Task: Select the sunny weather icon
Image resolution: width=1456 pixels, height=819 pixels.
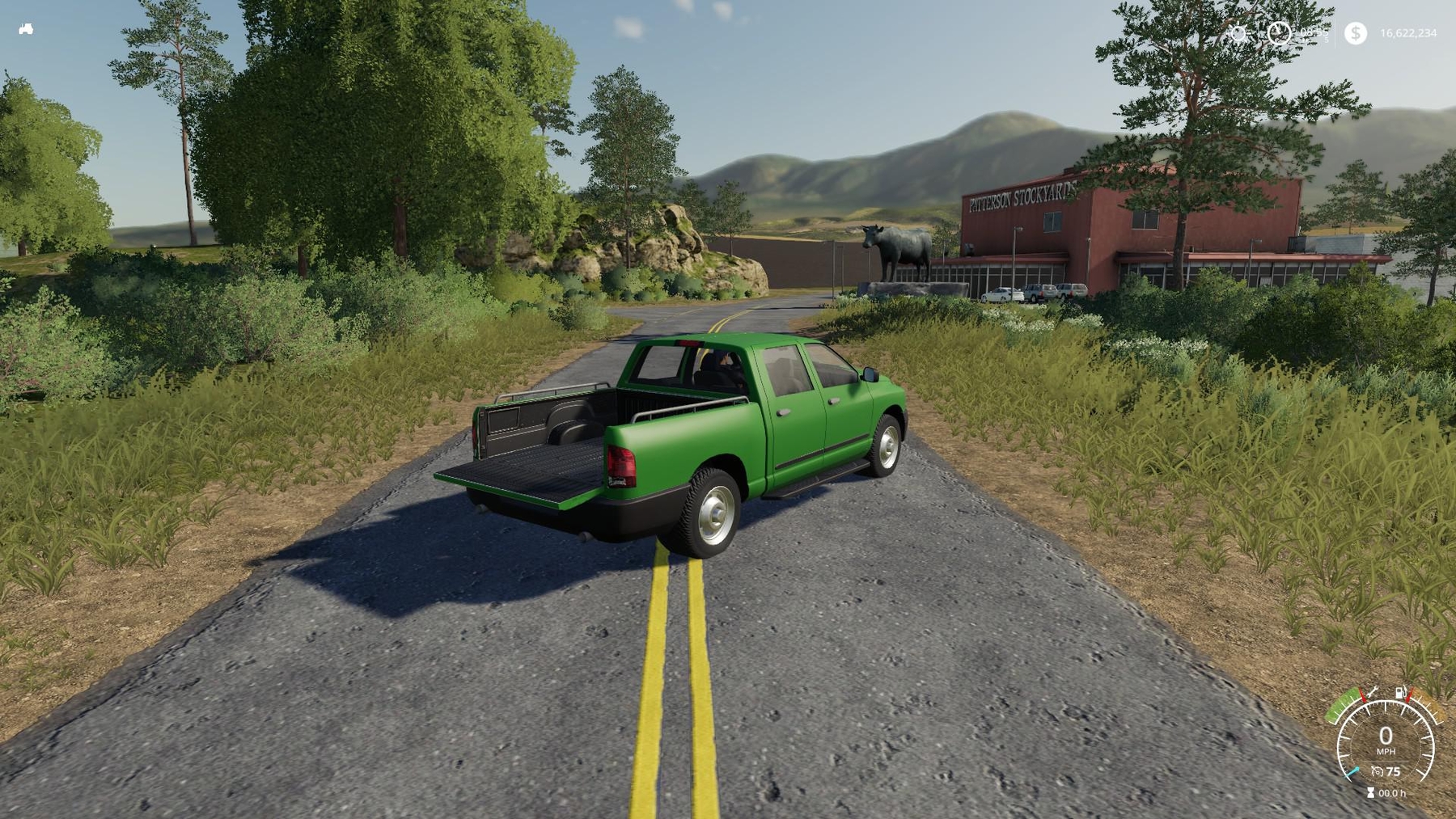Action: (x=1237, y=33)
